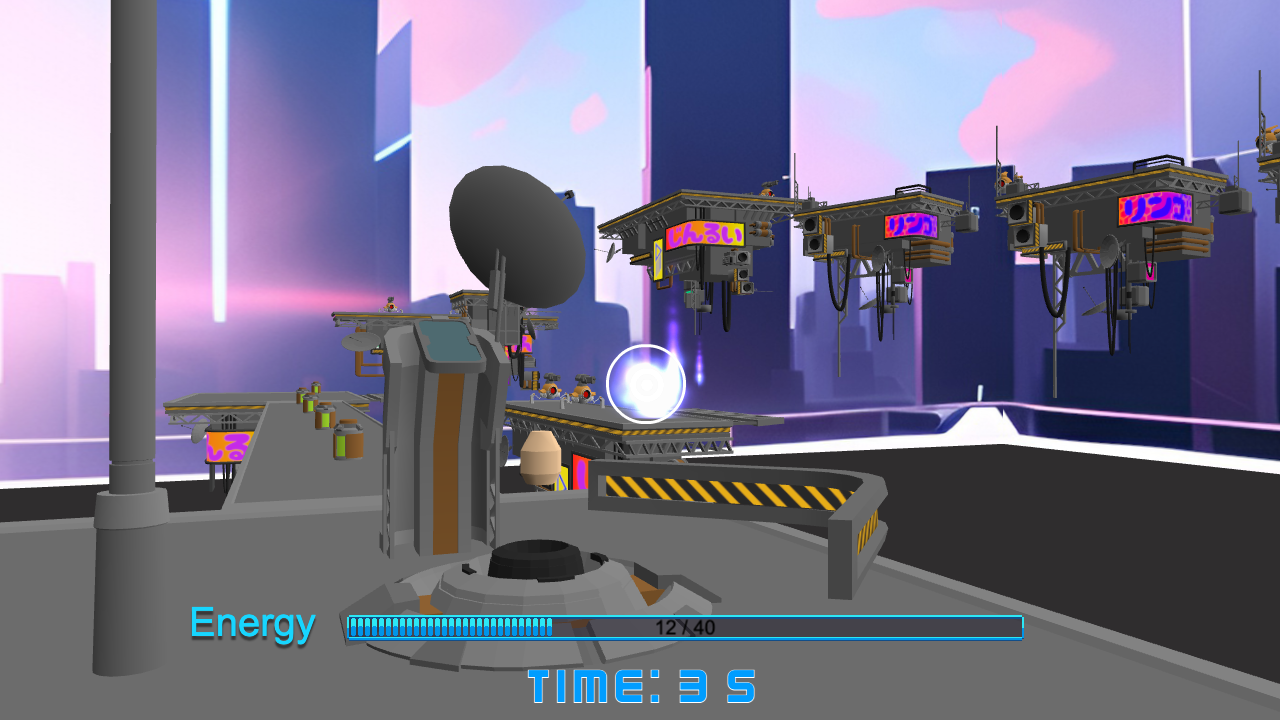This screenshot has height=720, width=1280.
Task: Click the orange 'じんるい' billboard sign
Action: [x=704, y=235]
